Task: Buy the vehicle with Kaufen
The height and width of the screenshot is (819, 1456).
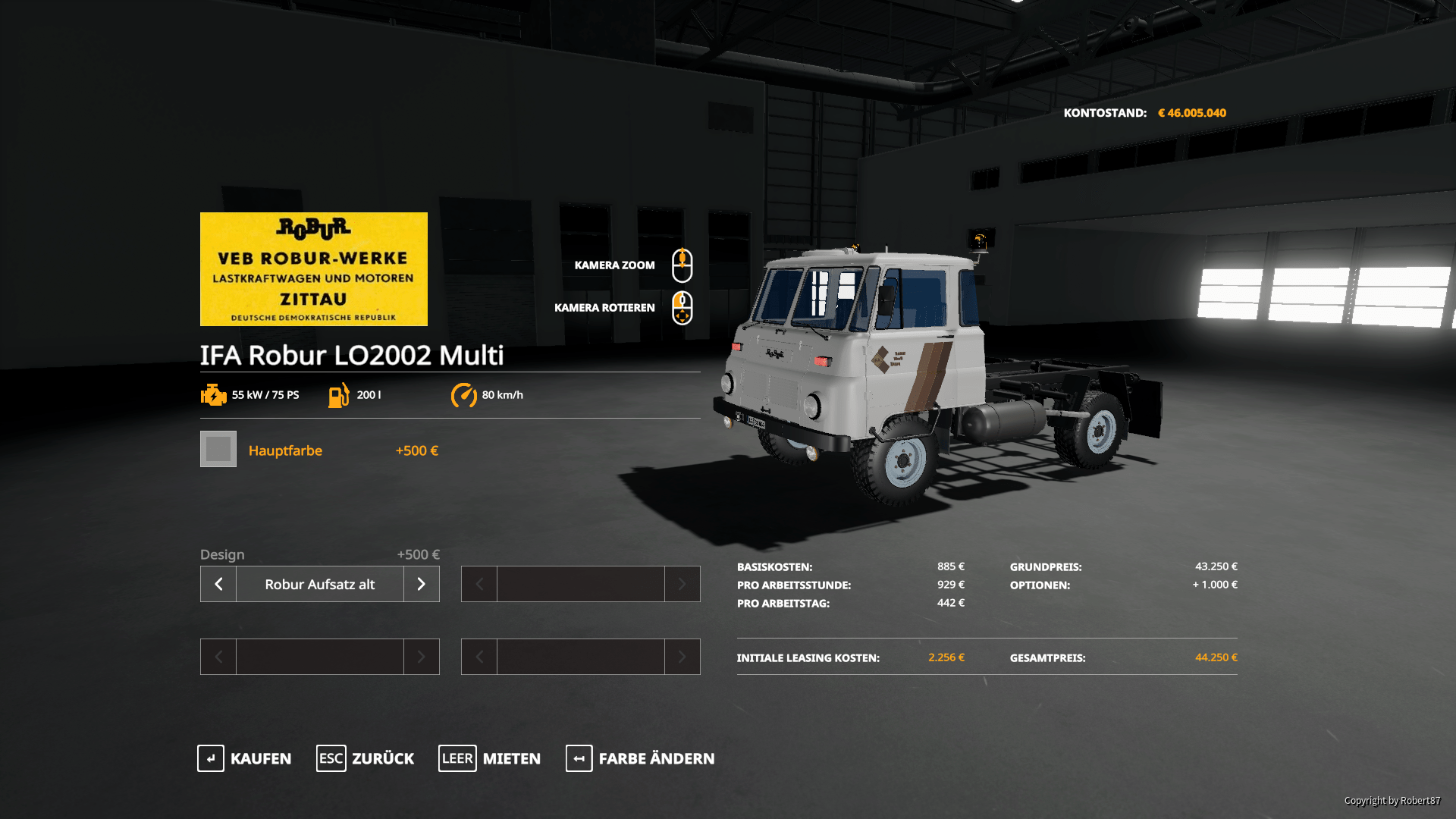Action: click(244, 758)
